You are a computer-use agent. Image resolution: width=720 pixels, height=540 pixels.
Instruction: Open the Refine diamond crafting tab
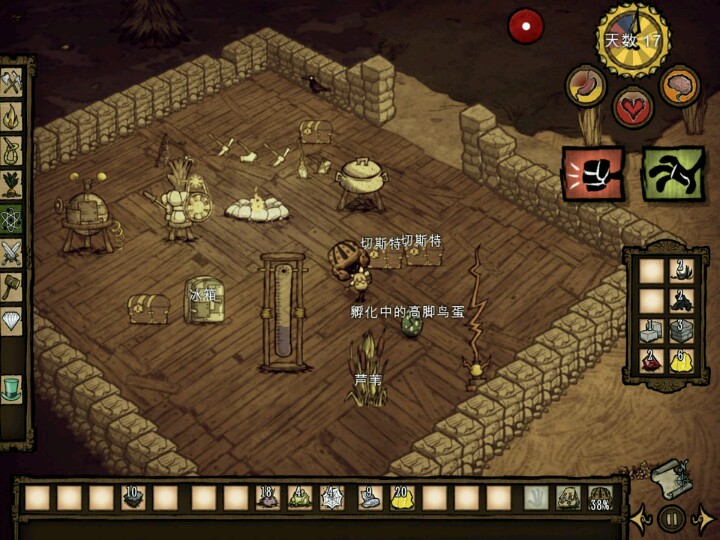(12, 322)
